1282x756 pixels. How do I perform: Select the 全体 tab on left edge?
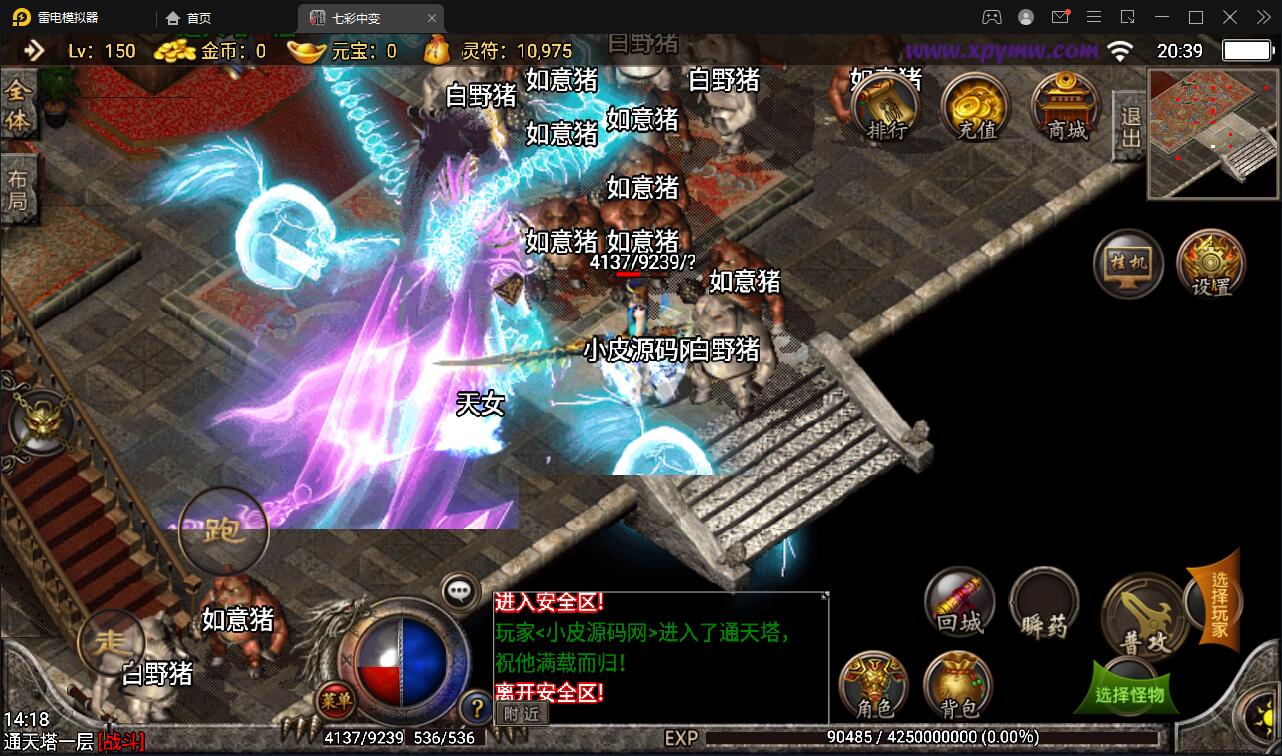click(x=18, y=106)
